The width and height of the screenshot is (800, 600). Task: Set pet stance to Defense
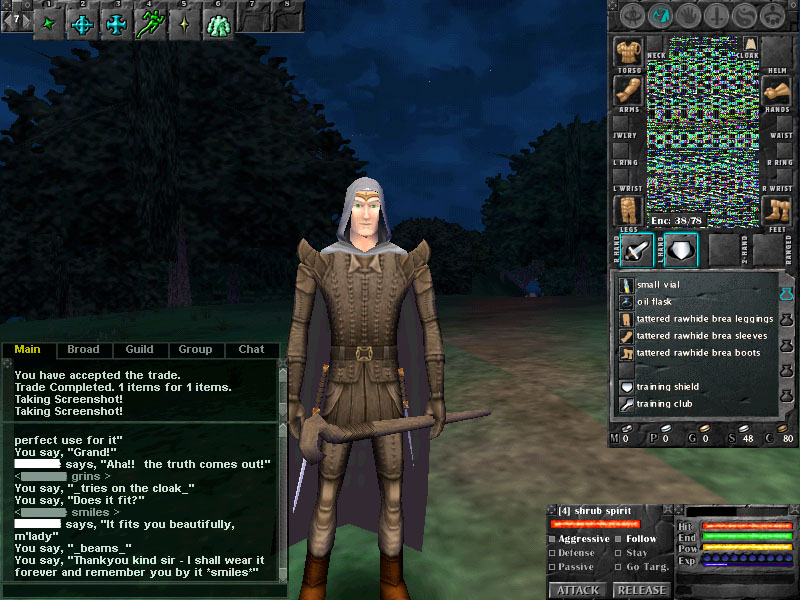(573, 553)
